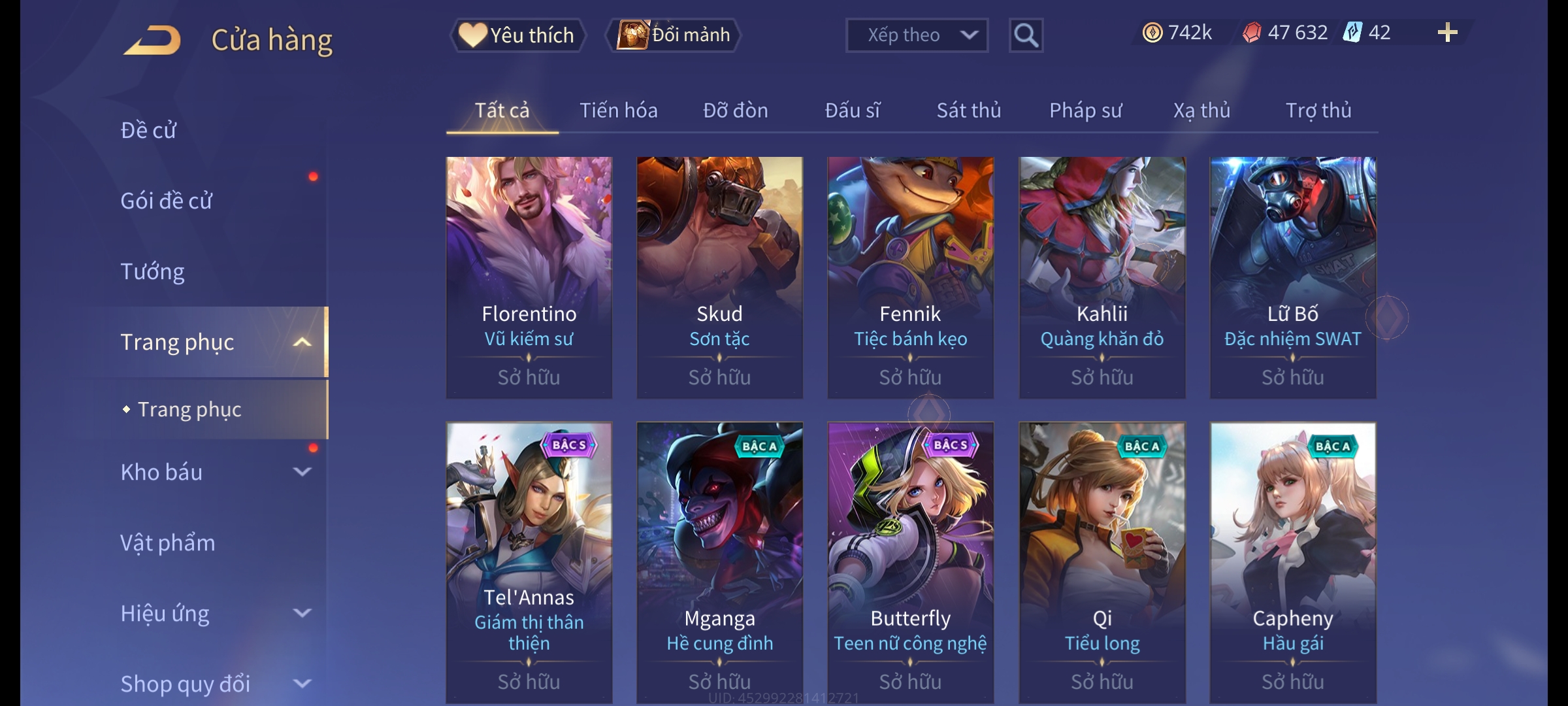Go back using the arrow button
Image resolution: width=1568 pixels, height=706 pixels.
click(152, 41)
